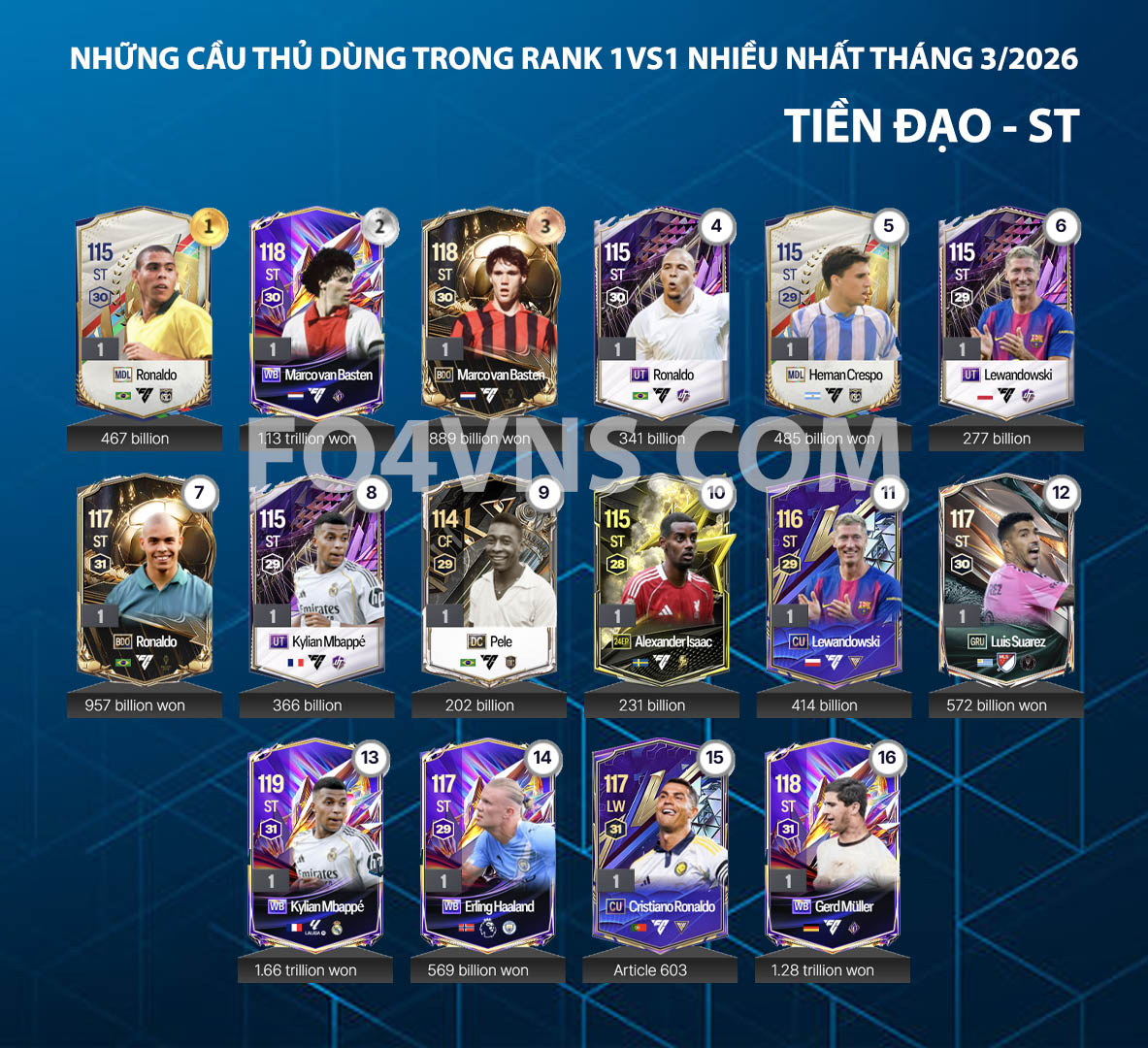The height and width of the screenshot is (1048, 1148).
Task: Select the 119 WB Kylian Mbappé card
Action: coord(315,842)
